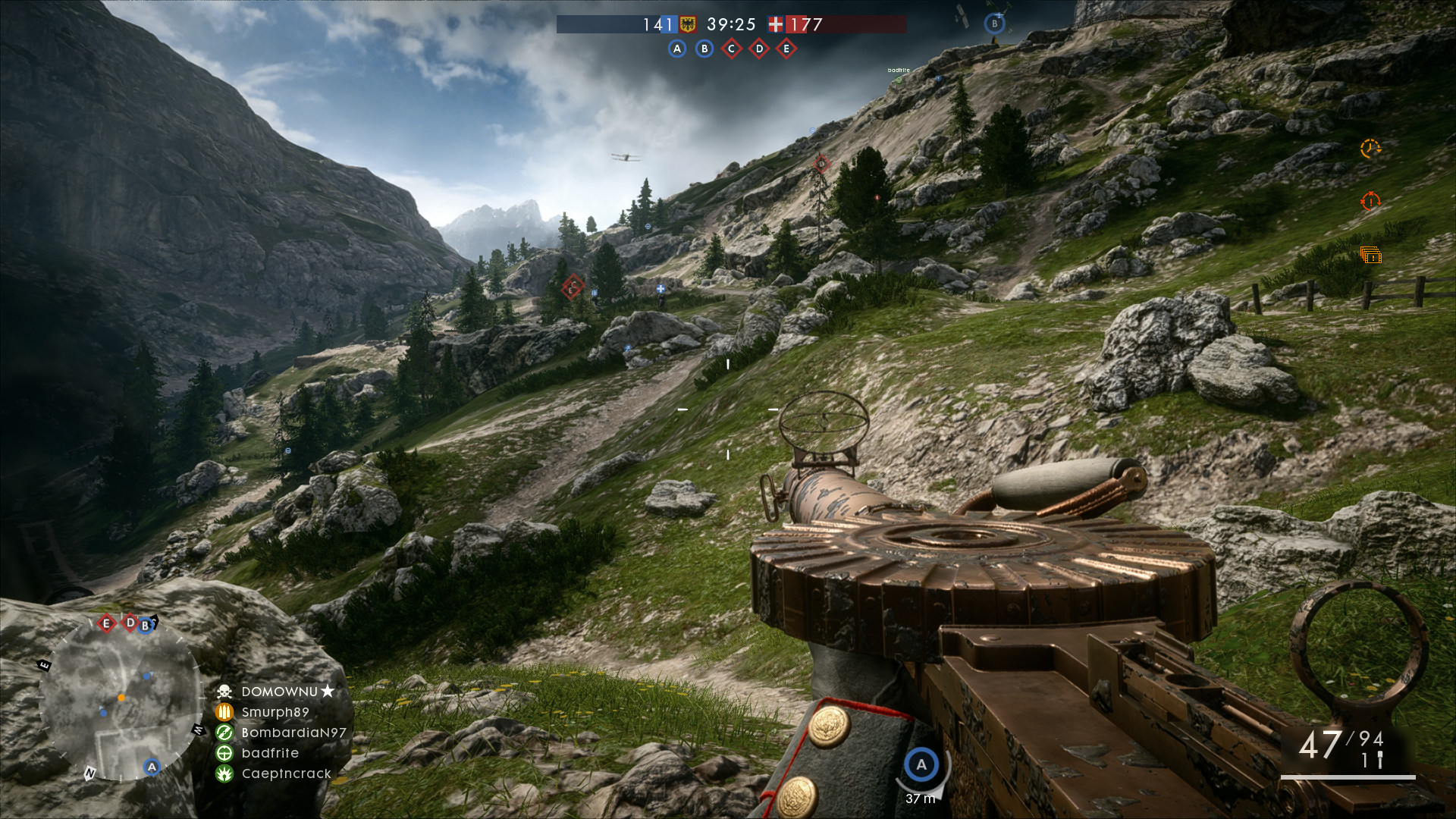The height and width of the screenshot is (819, 1456).
Task: Select objective flag A in the top scoreboard
Action: click(677, 49)
